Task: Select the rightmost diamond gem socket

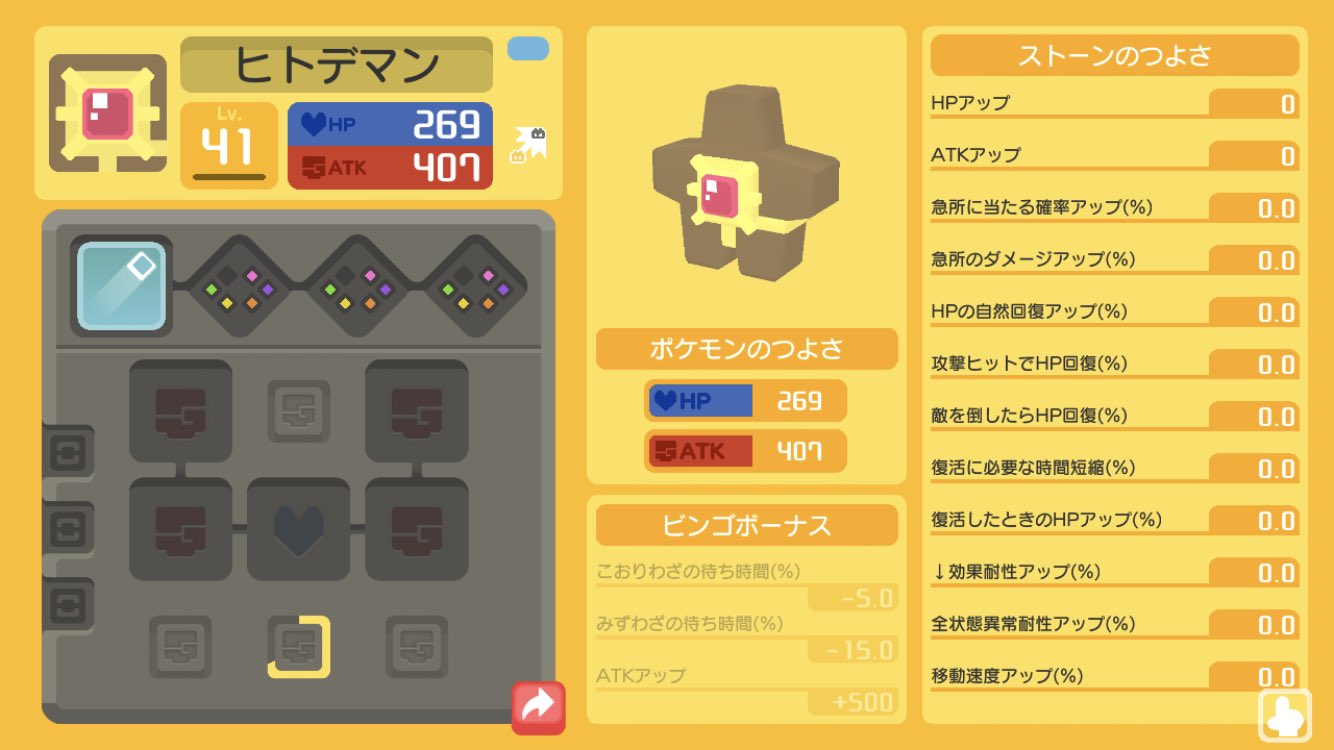Action: click(473, 286)
